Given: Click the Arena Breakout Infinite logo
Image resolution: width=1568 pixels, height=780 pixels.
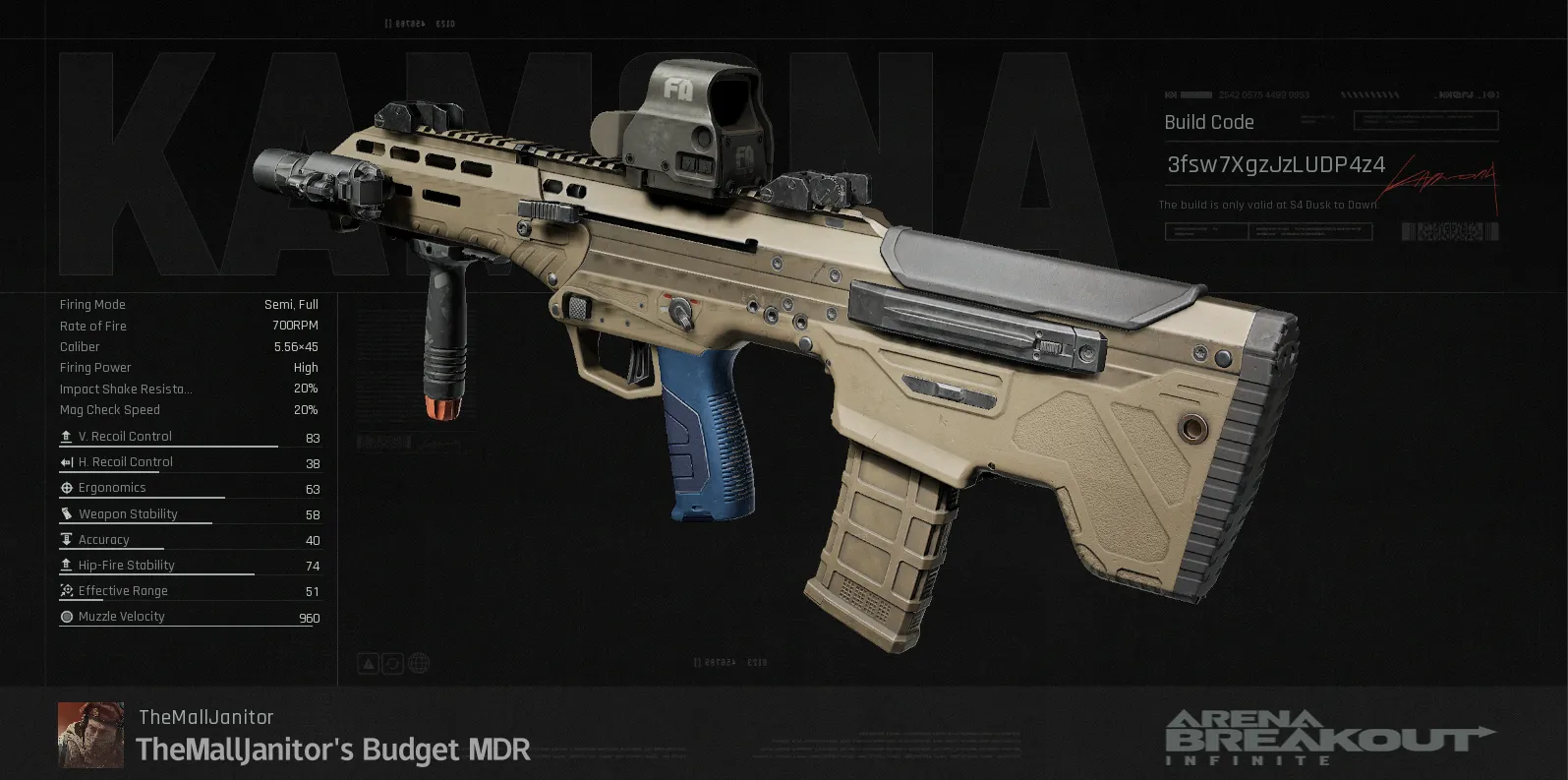Looking at the screenshot, I should 1329,737.
